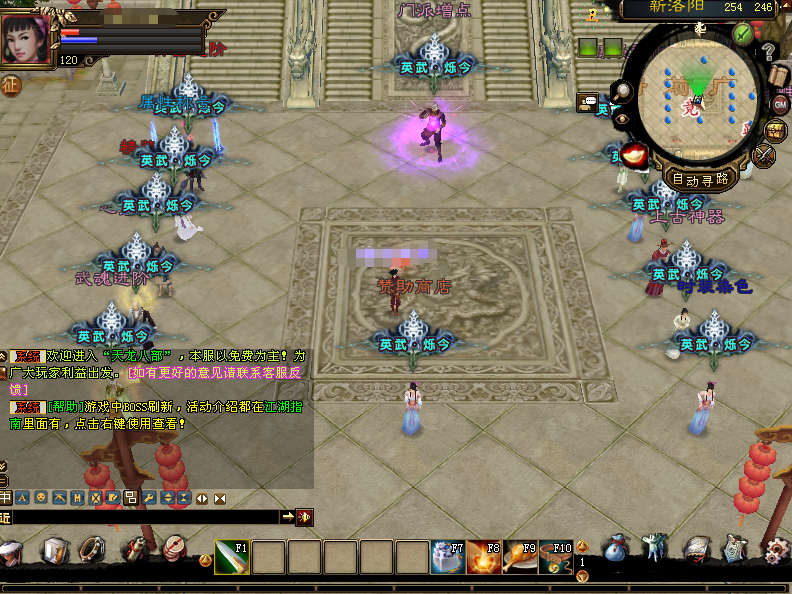792x594 pixels.
Task: Use the F9 roast chicken food item
Action: [x=520, y=557]
